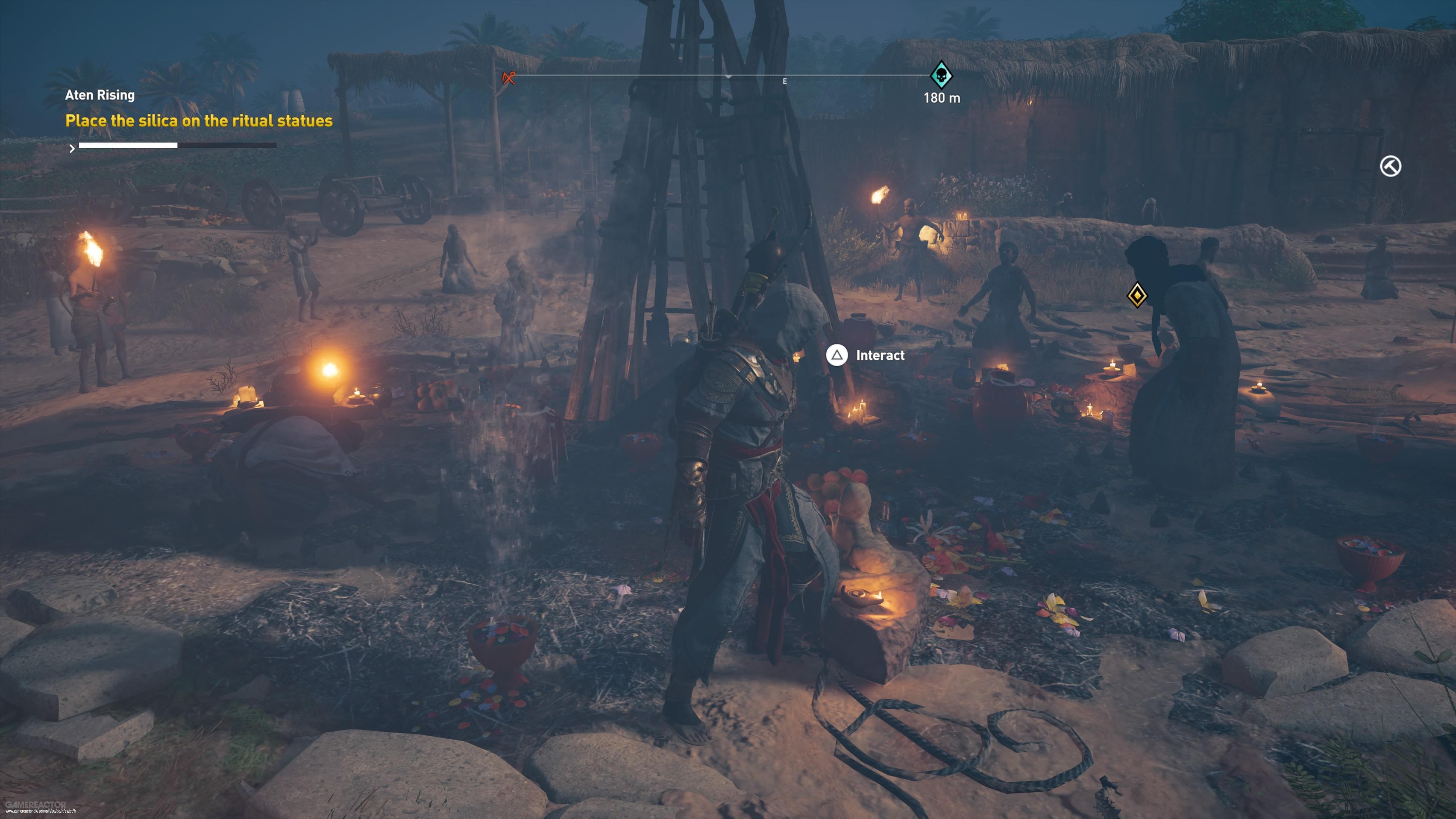Click the white quest progress bar
Image resolution: width=1456 pixels, height=819 pixels.
pos(128,146)
